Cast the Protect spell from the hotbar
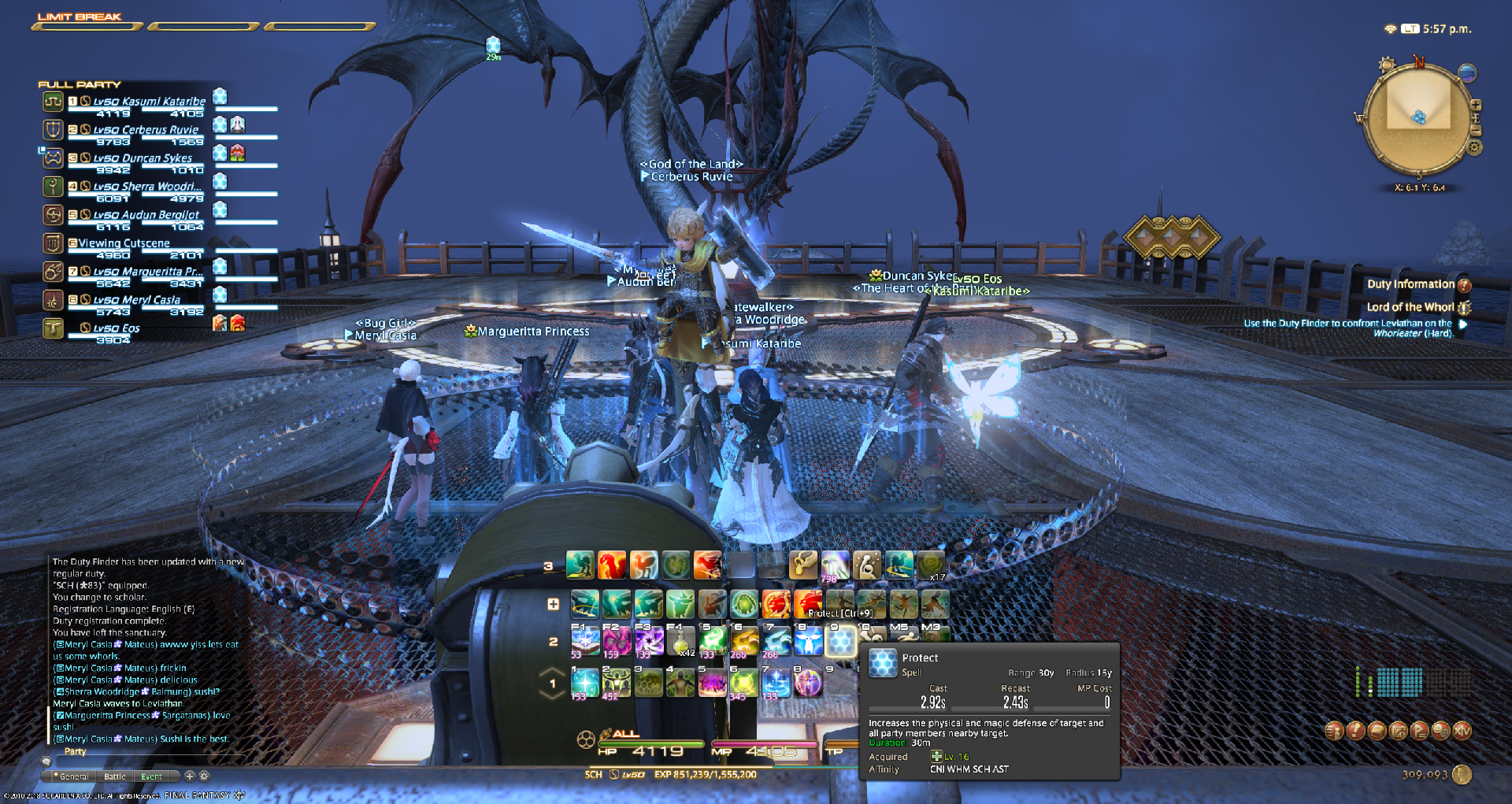This screenshot has width=1512, height=804. click(x=840, y=642)
